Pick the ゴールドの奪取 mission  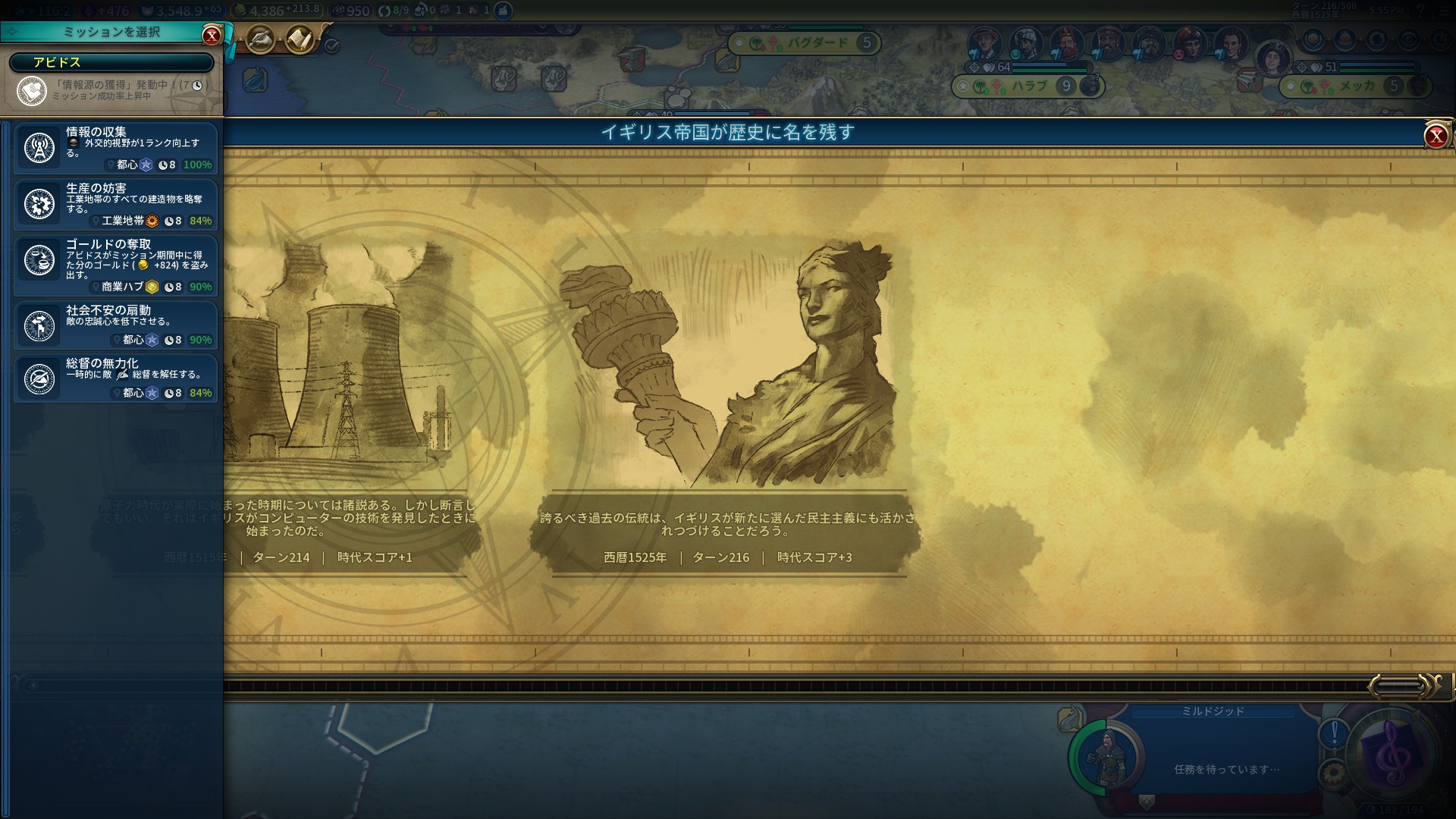(x=116, y=264)
